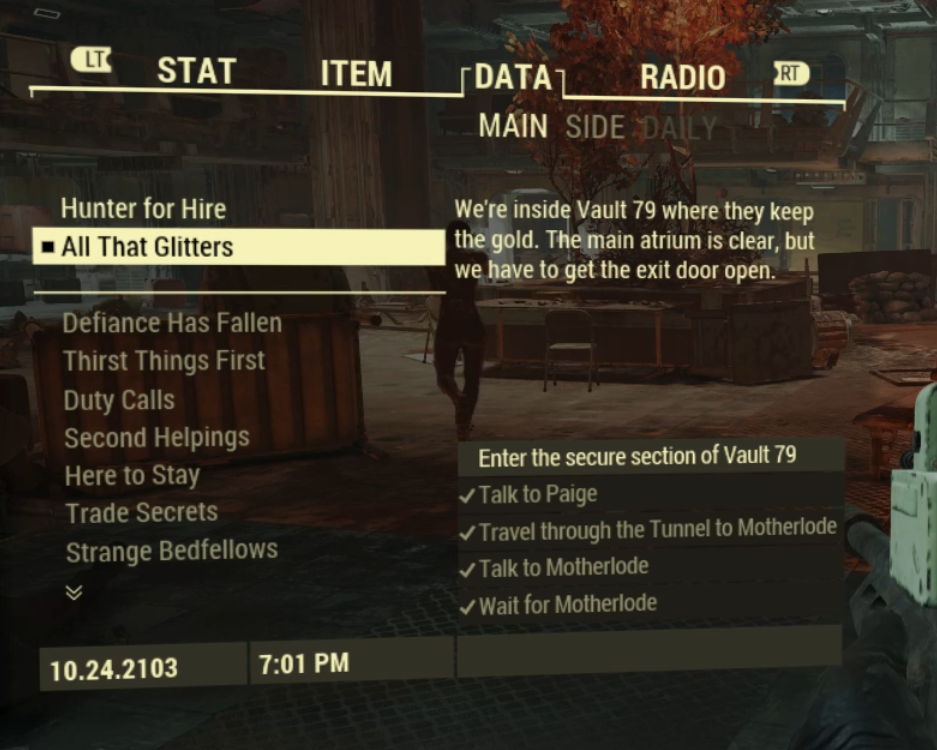Show the MAIN quests sub-tab
Image resolution: width=937 pixels, height=750 pixels.
(513, 127)
